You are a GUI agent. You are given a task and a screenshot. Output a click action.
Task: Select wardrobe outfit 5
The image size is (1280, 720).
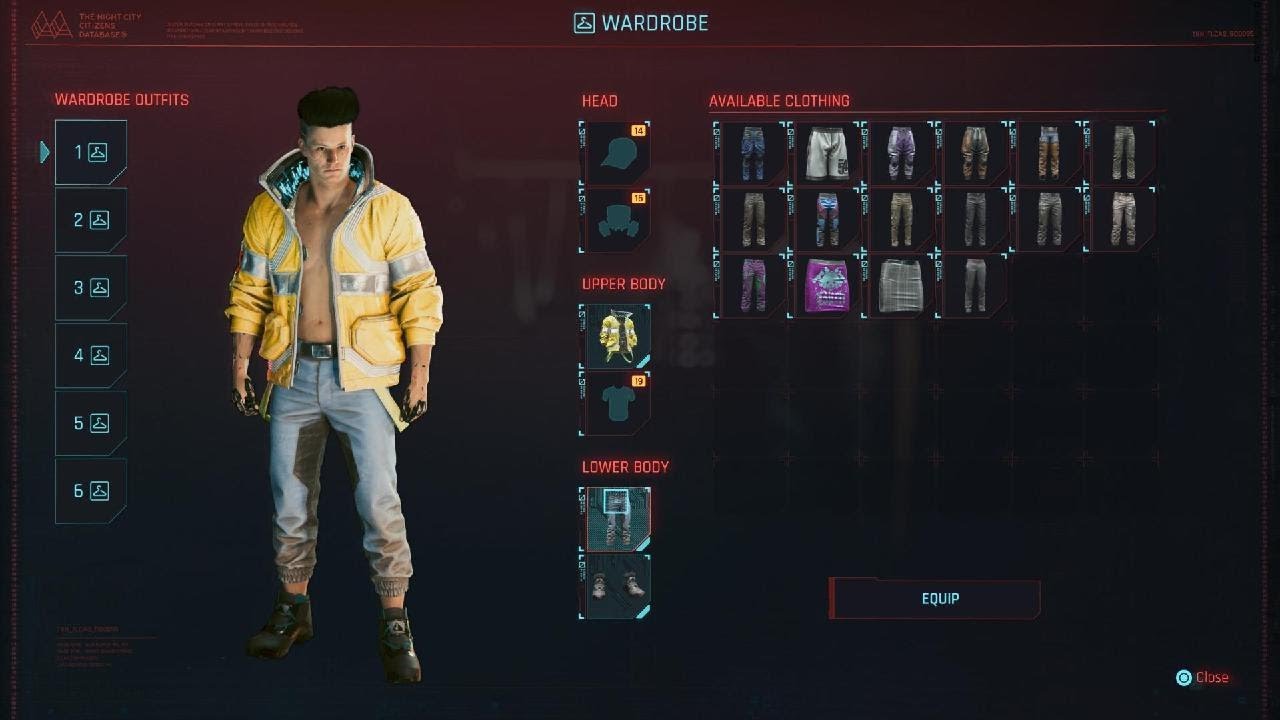click(91, 423)
